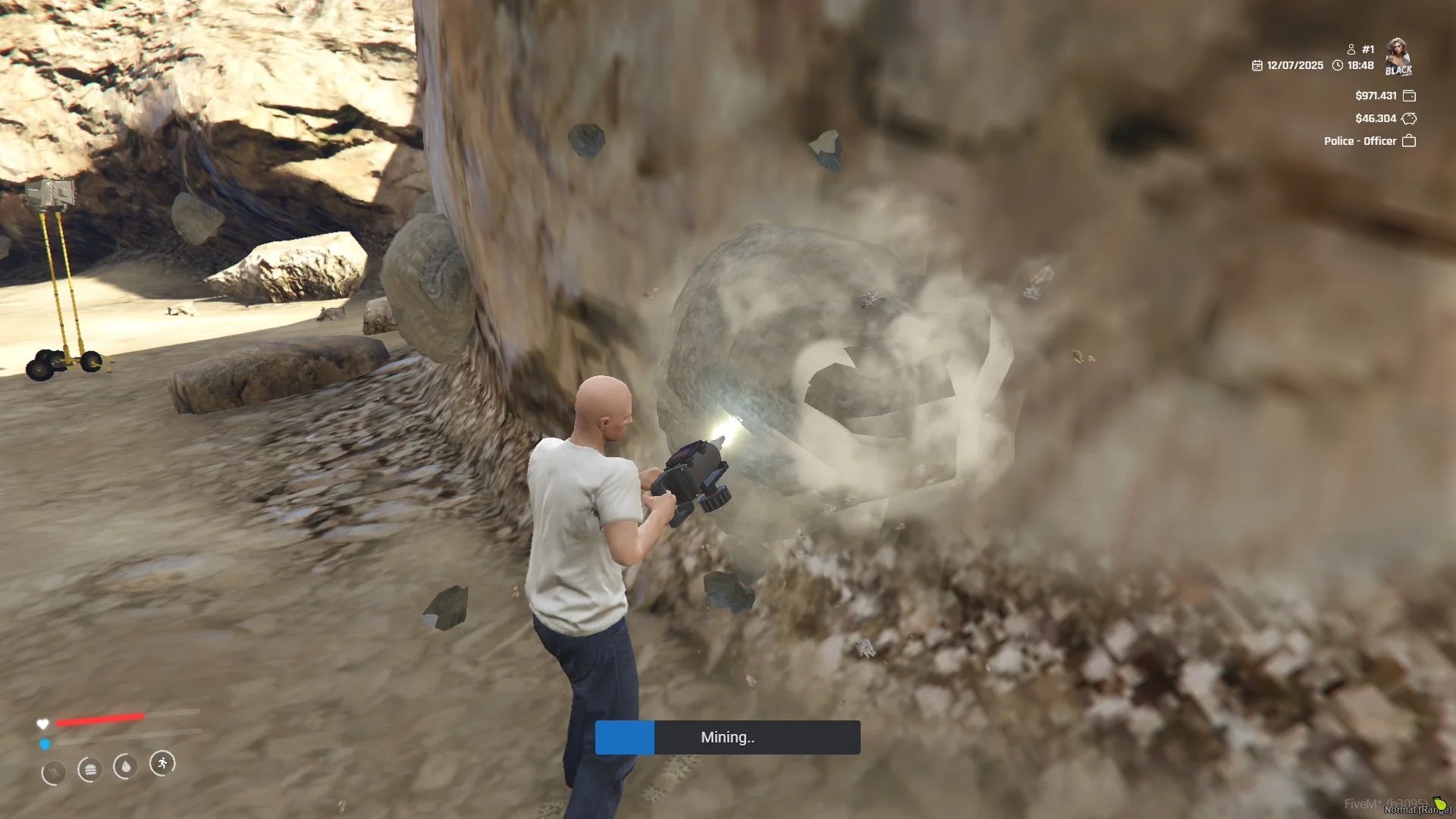Click the calendar date icon
1456x819 pixels.
[1257, 66]
